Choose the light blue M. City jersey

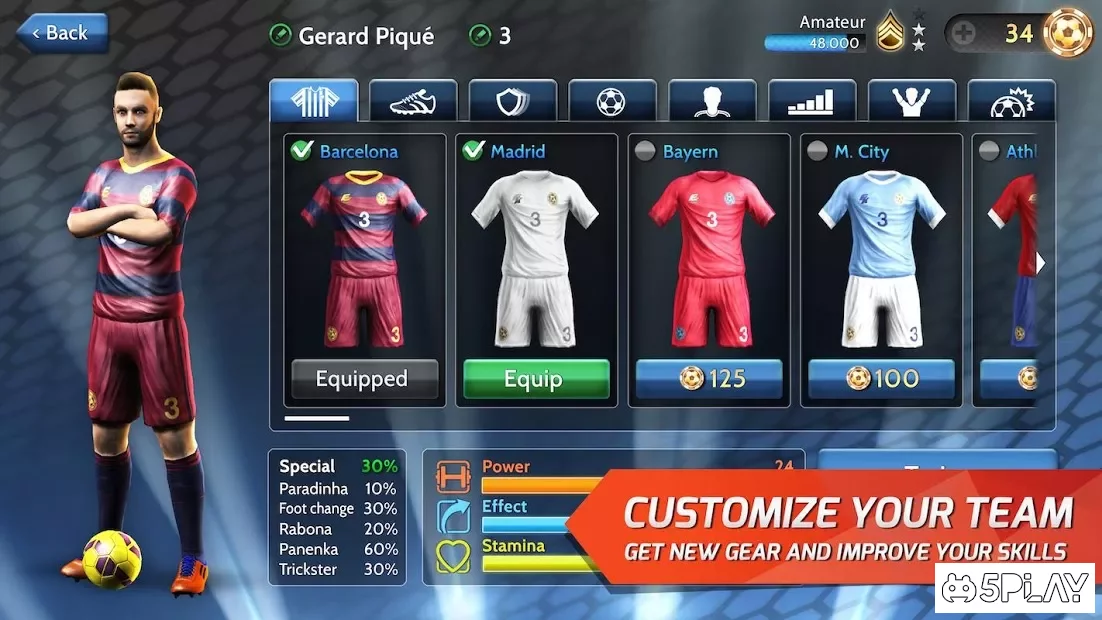(881, 255)
